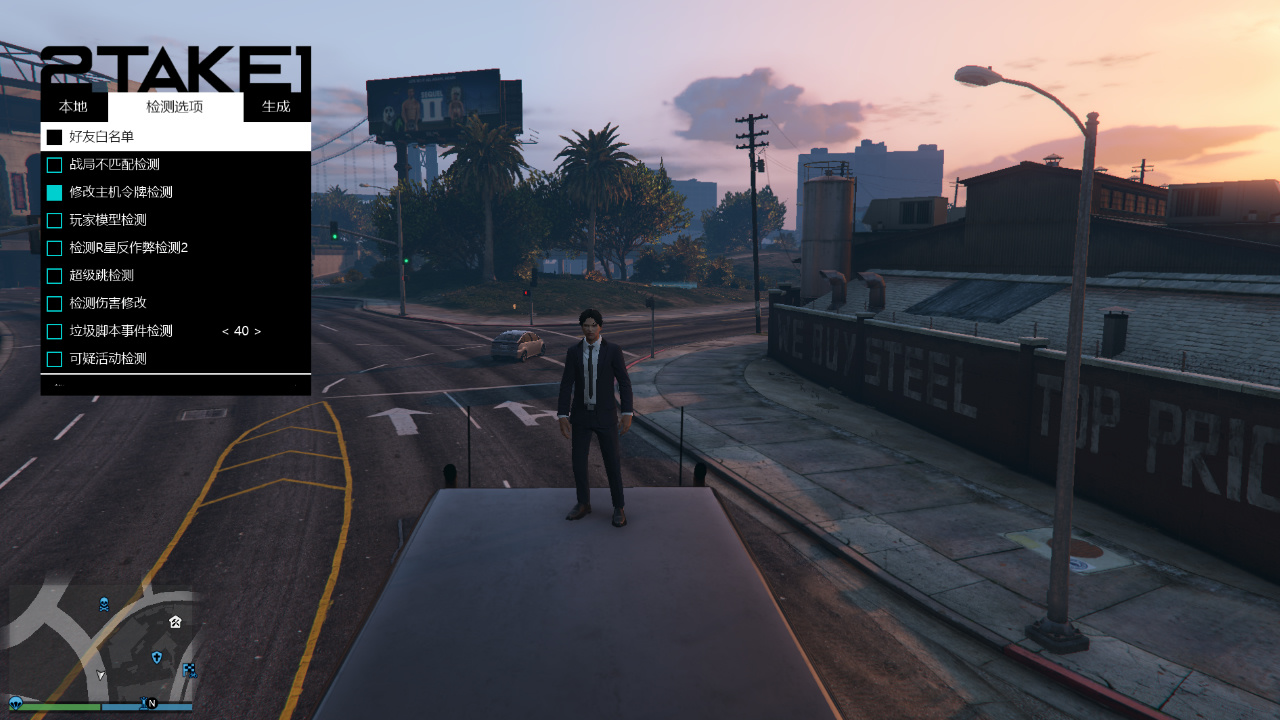Check the 检测R星反作弊检测2 box
This screenshot has height=720, width=1280.
click(x=55, y=248)
